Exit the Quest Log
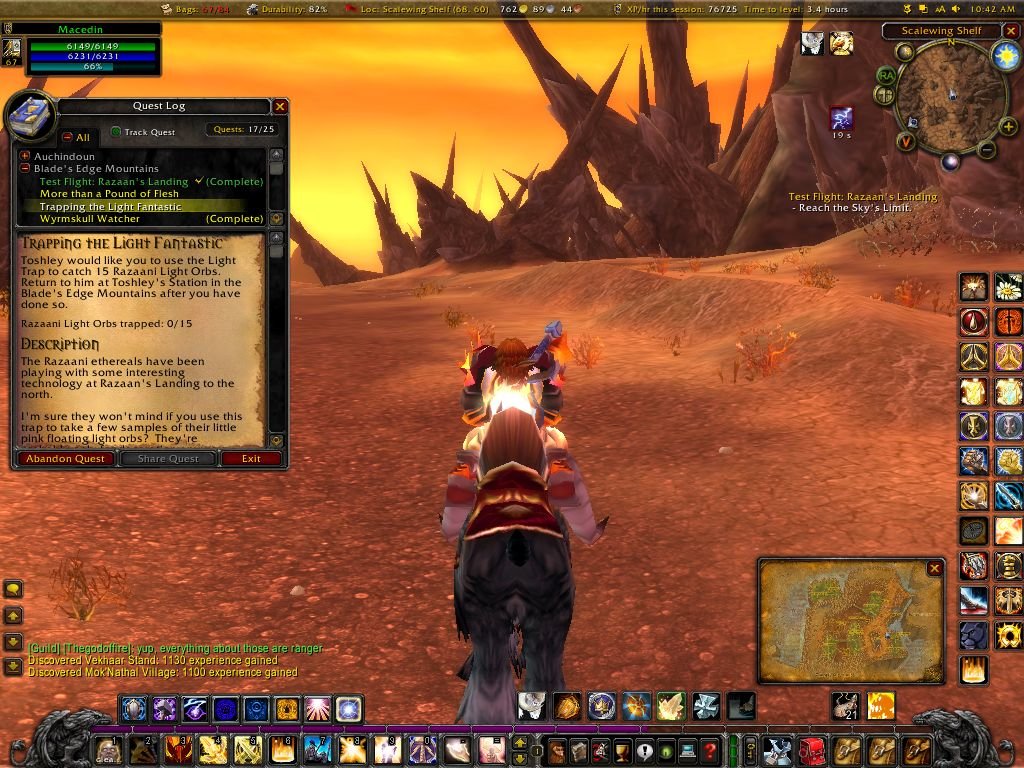Image resolution: width=1024 pixels, height=768 pixels. 251,458
